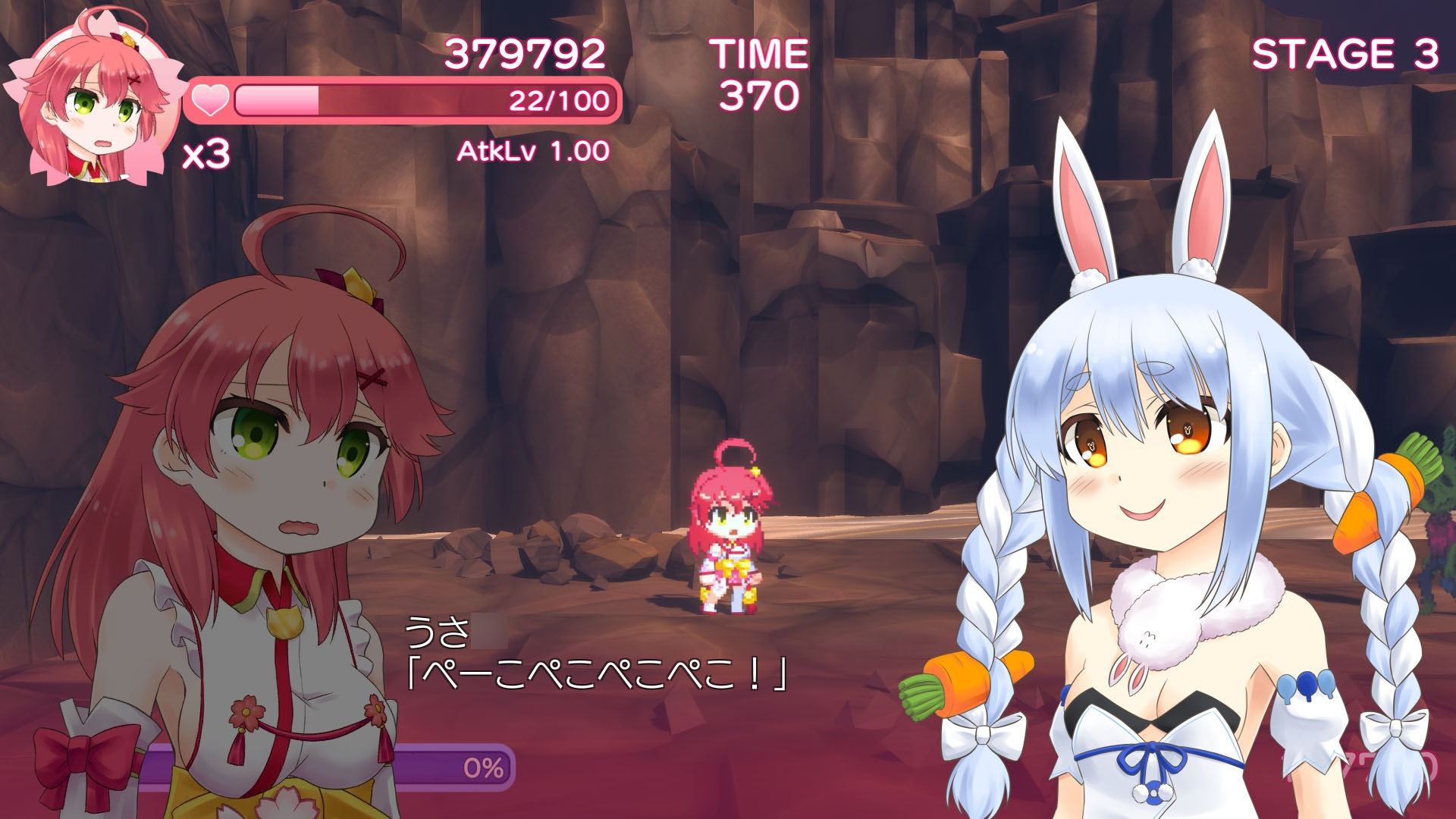Expand the TIME 370 counter
The width and height of the screenshot is (1456, 819).
pyautogui.click(x=758, y=95)
